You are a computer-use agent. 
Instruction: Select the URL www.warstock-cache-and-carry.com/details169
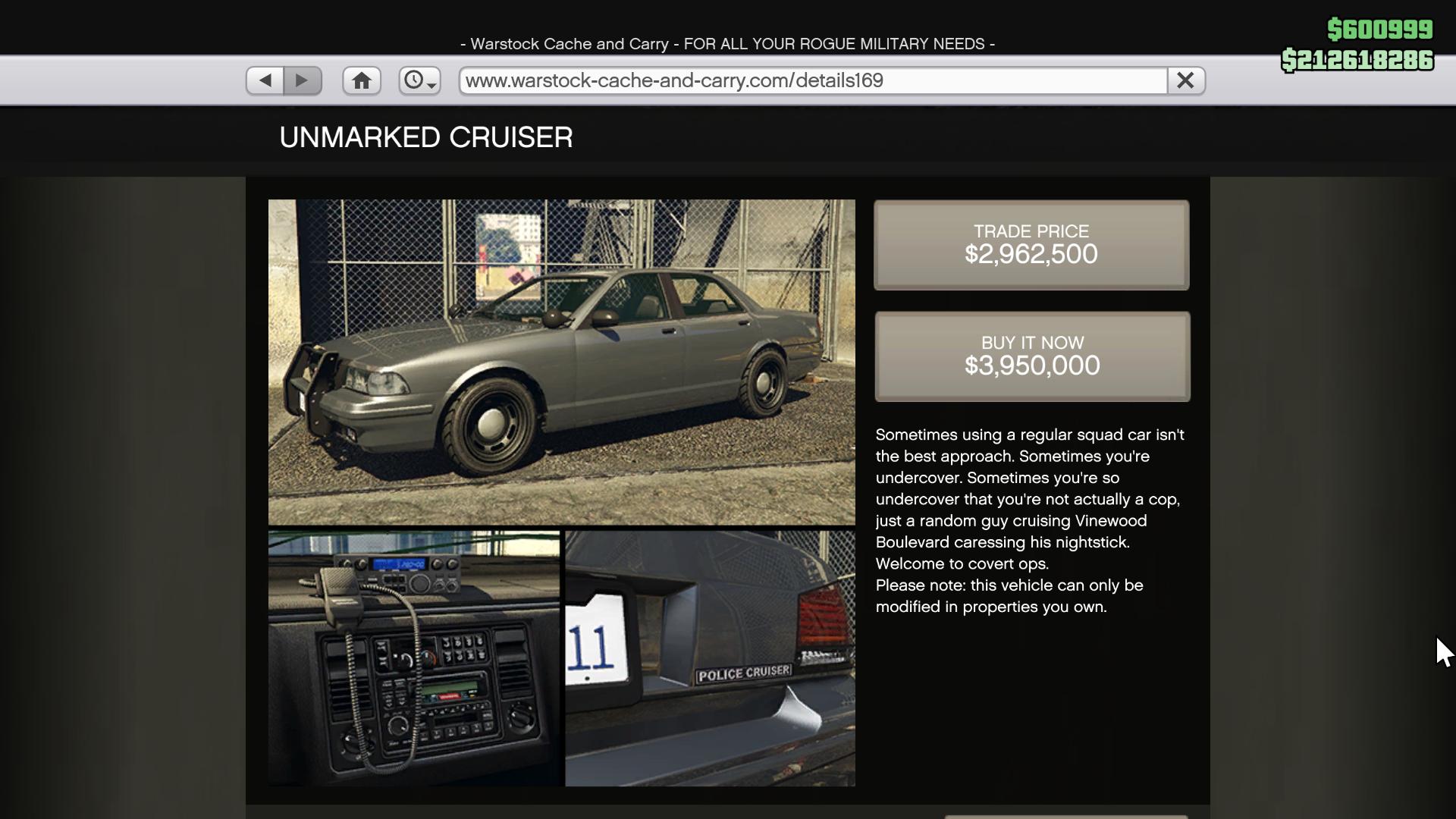(x=673, y=80)
